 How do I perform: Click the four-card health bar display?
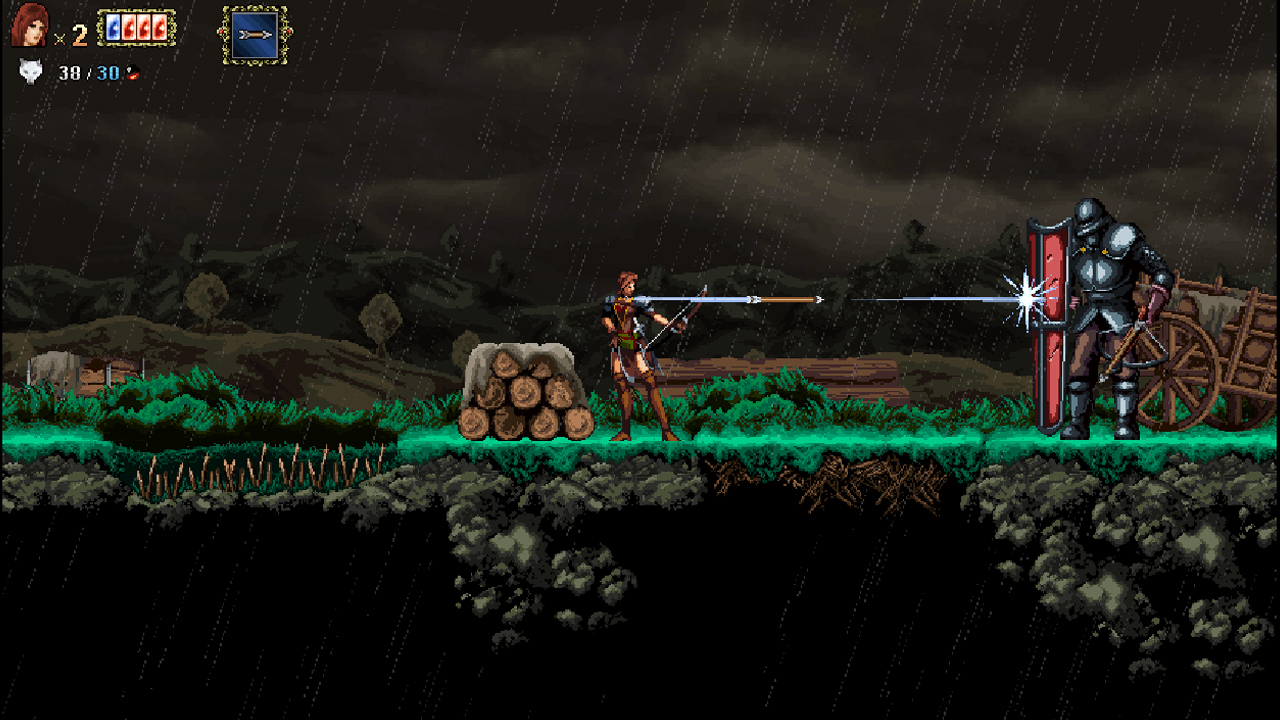click(x=136, y=27)
